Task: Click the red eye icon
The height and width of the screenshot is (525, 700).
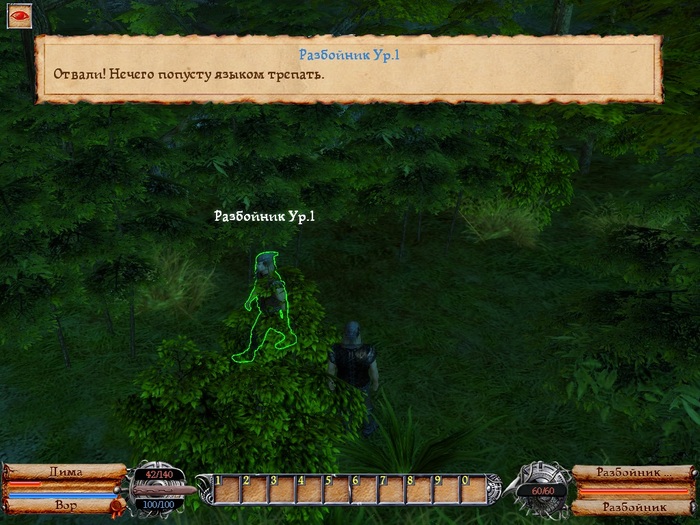Action: pyautogui.click(x=18, y=17)
